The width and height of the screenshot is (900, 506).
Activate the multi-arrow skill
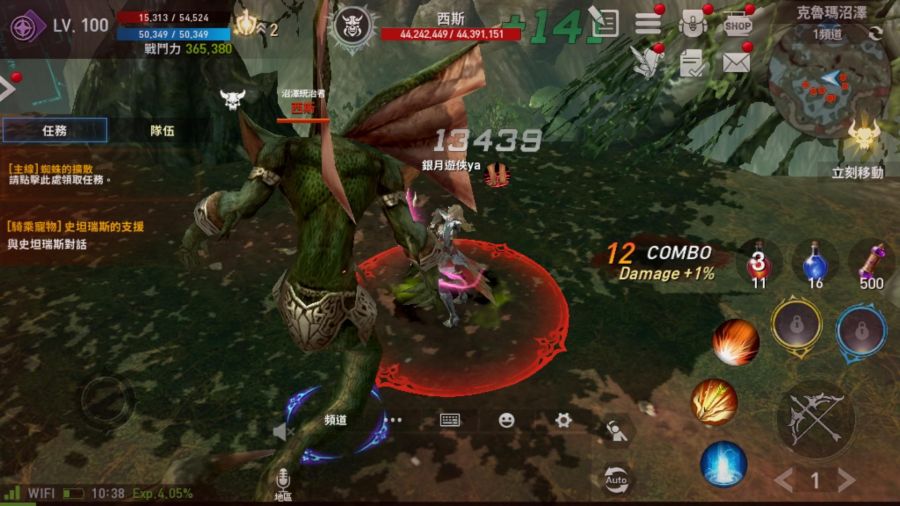[x=715, y=402]
